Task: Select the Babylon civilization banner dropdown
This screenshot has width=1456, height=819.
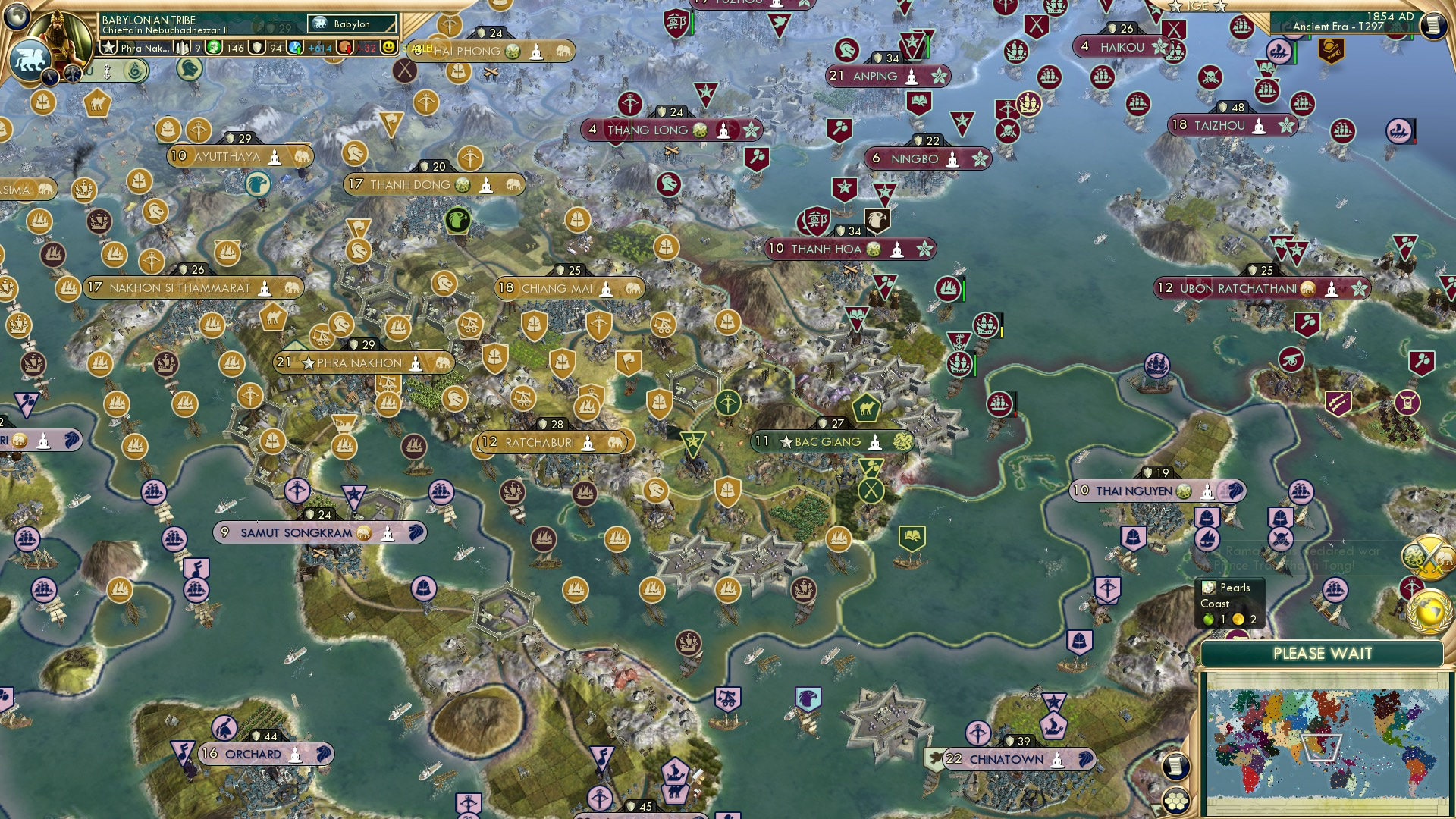Action: point(353,24)
